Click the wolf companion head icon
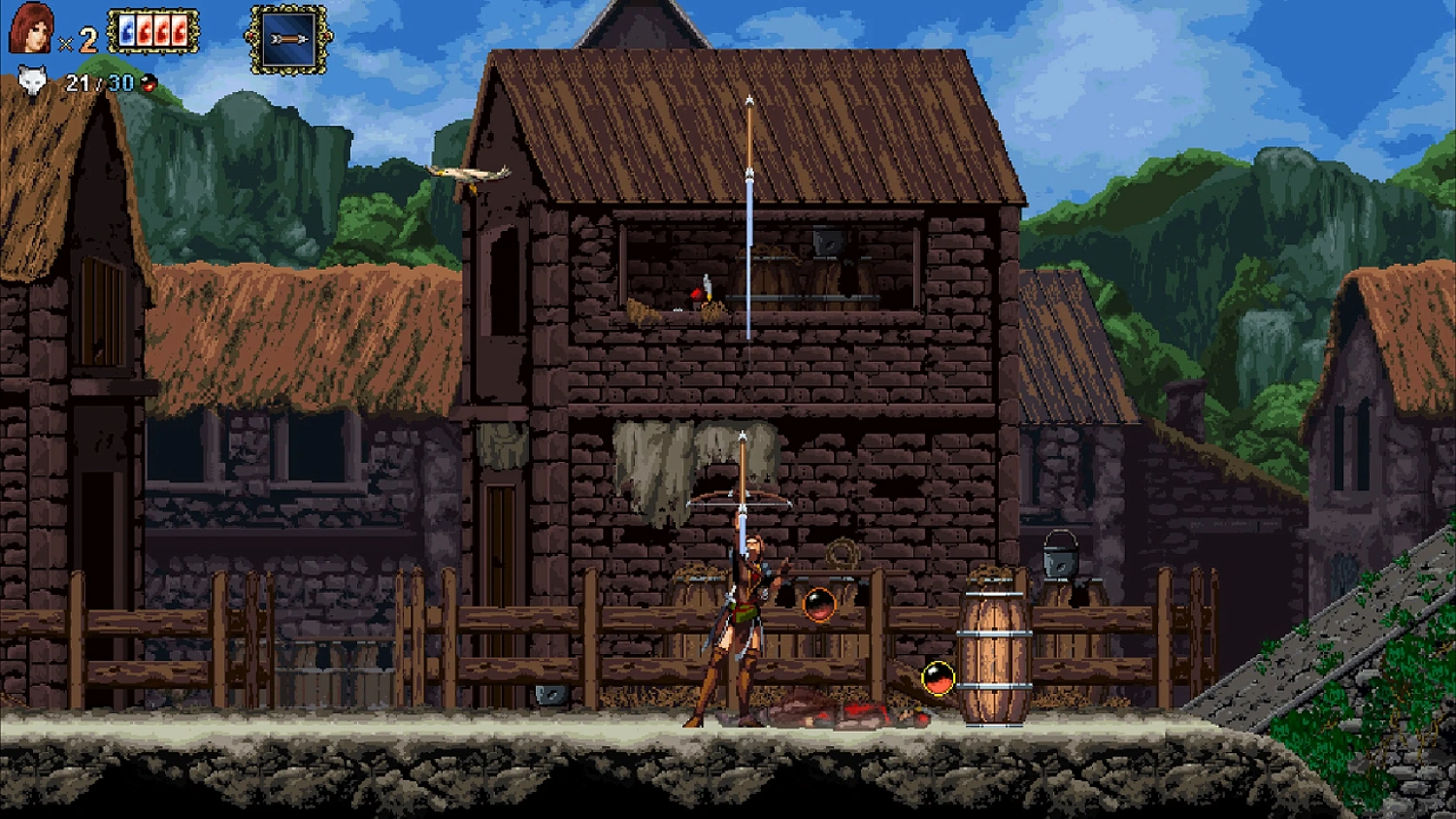This screenshot has width=1456, height=819. click(x=32, y=80)
